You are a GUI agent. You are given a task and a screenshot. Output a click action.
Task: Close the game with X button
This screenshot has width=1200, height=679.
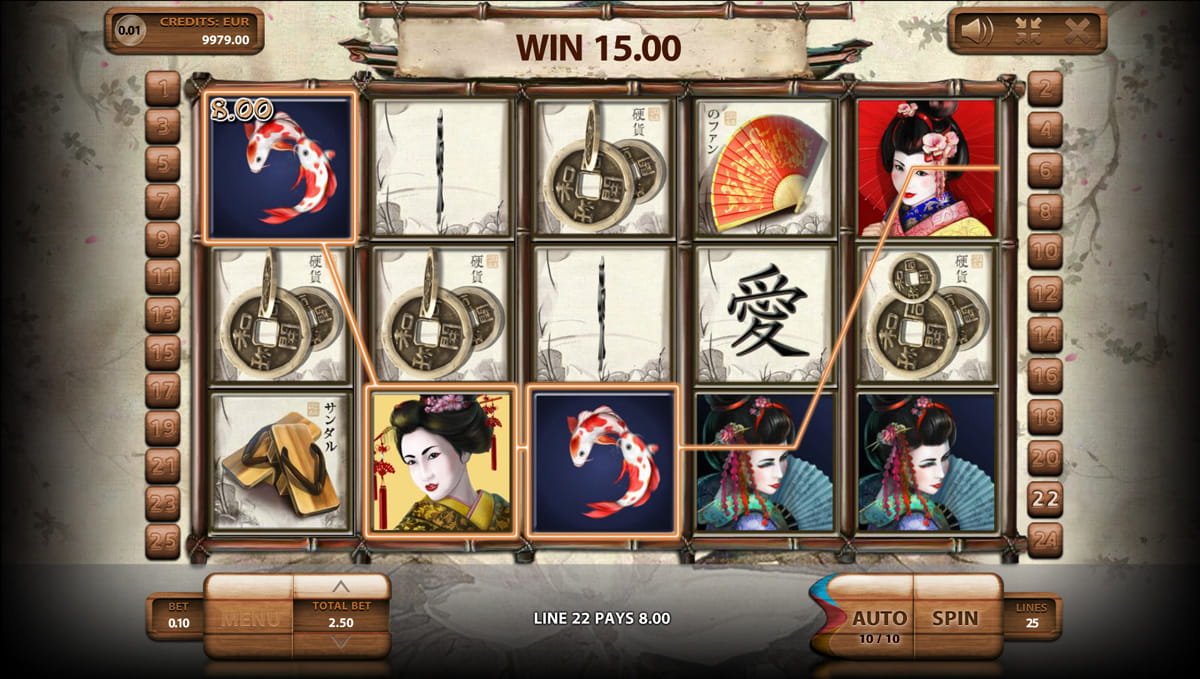tap(1077, 31)
